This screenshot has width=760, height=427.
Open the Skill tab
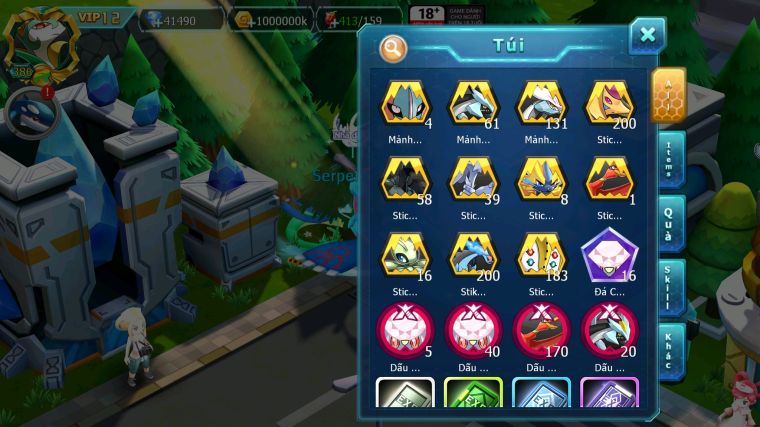[669, 287]
